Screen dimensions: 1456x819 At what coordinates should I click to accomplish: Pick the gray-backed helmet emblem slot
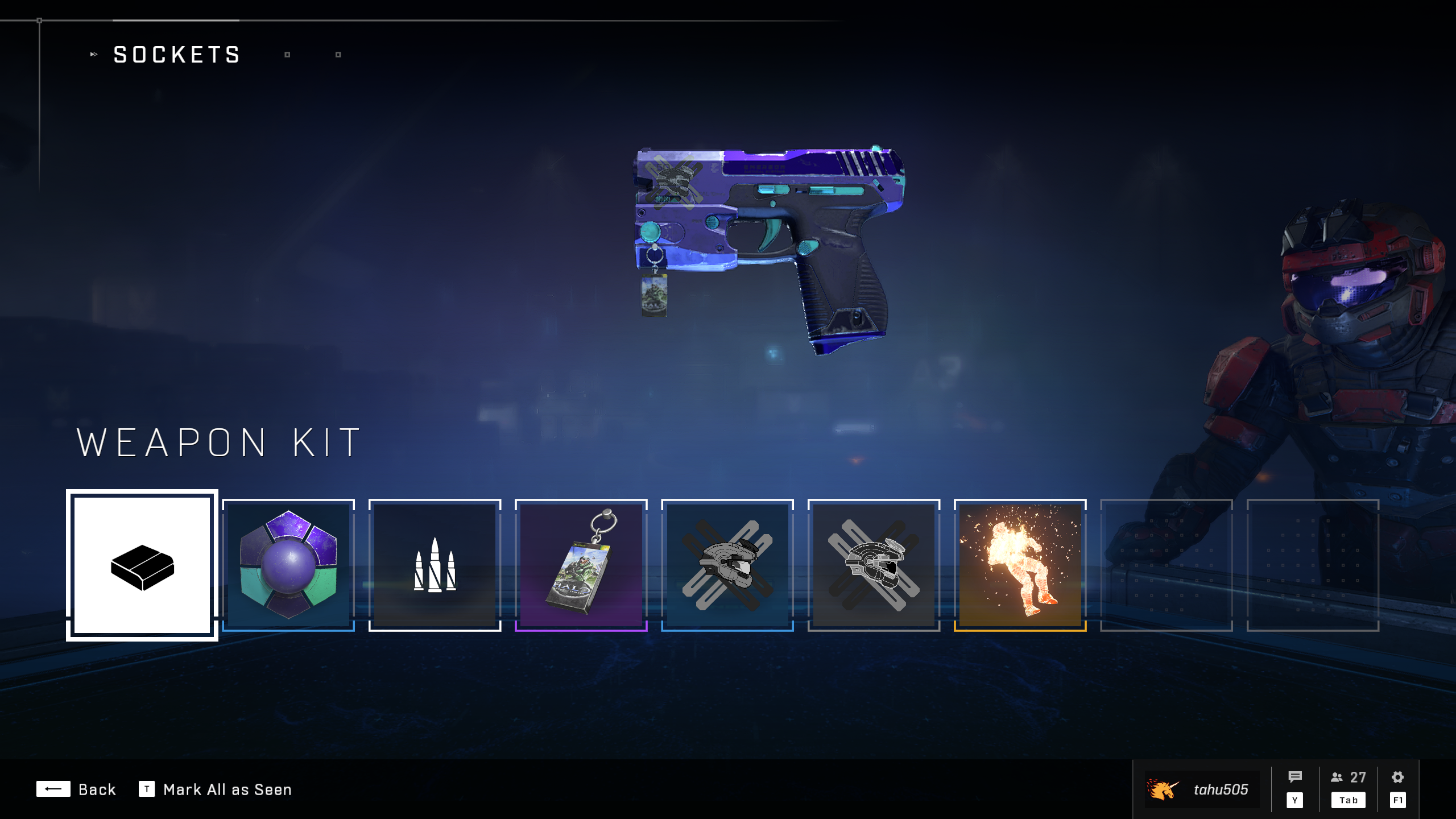tap(874, 565)
